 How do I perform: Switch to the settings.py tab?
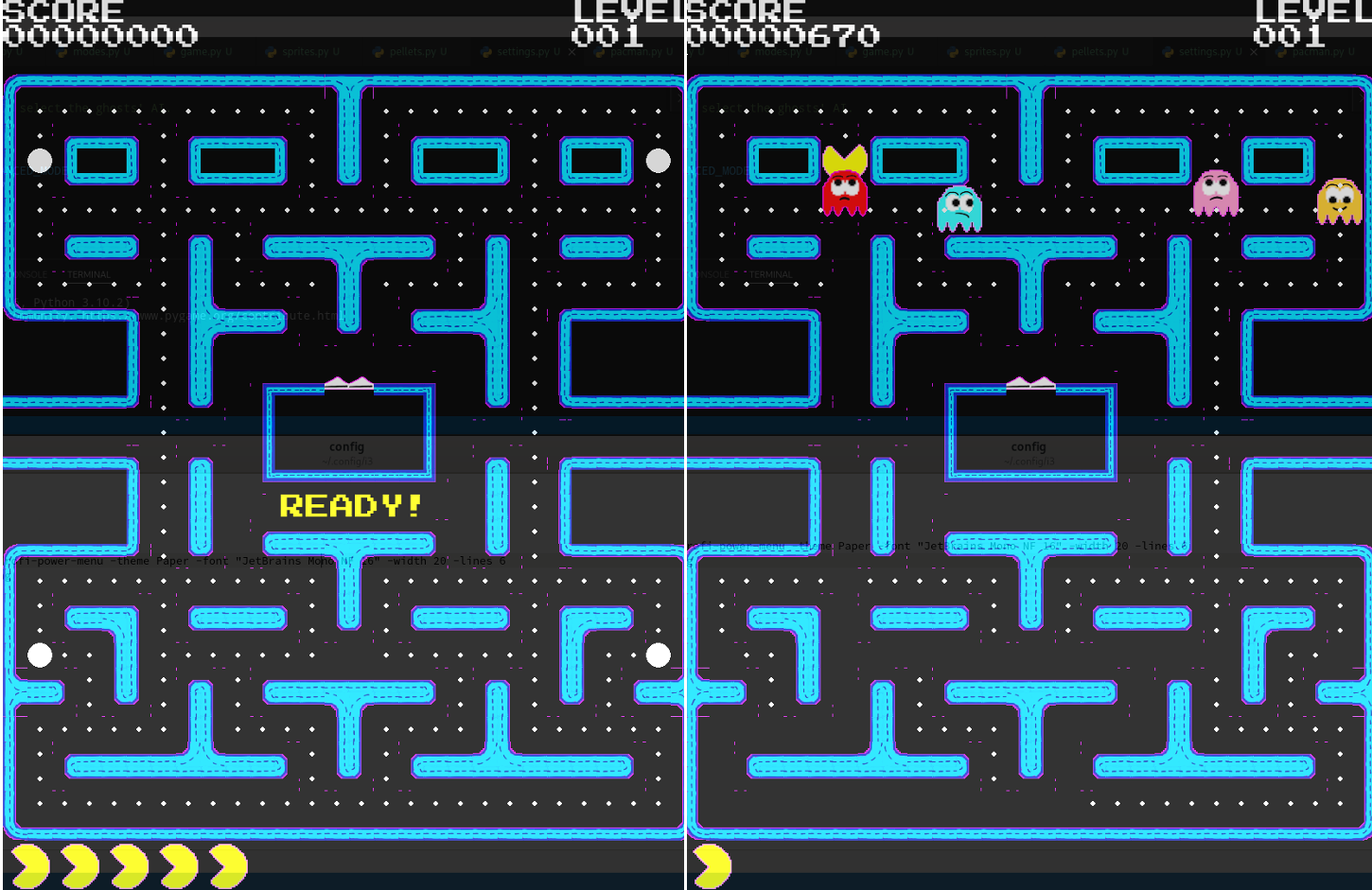pos(525,52)
